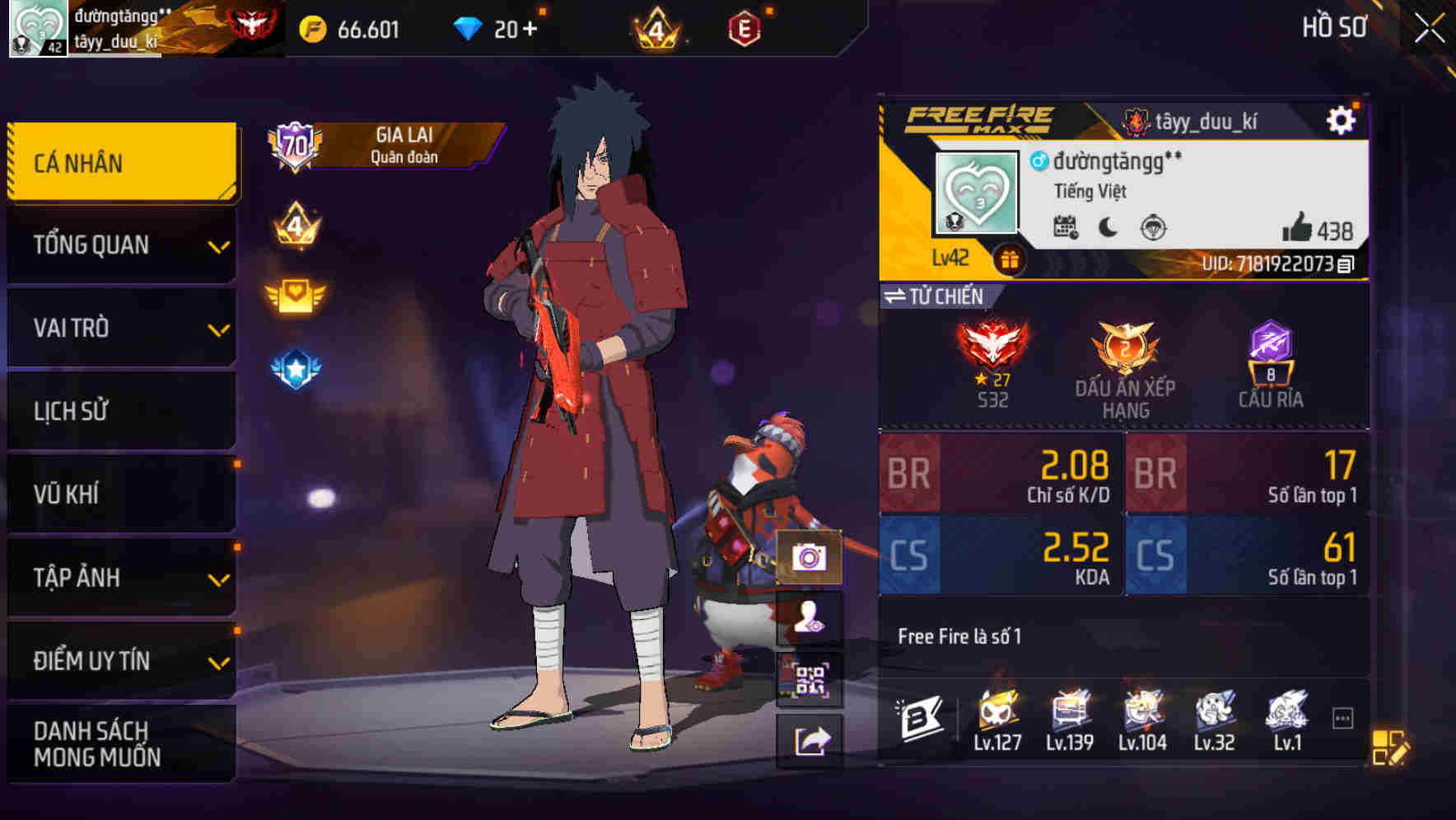Screen dimensions: 1456x820
Task: Open profile settings with the gear icon
Action: (x=1342, y=119)
